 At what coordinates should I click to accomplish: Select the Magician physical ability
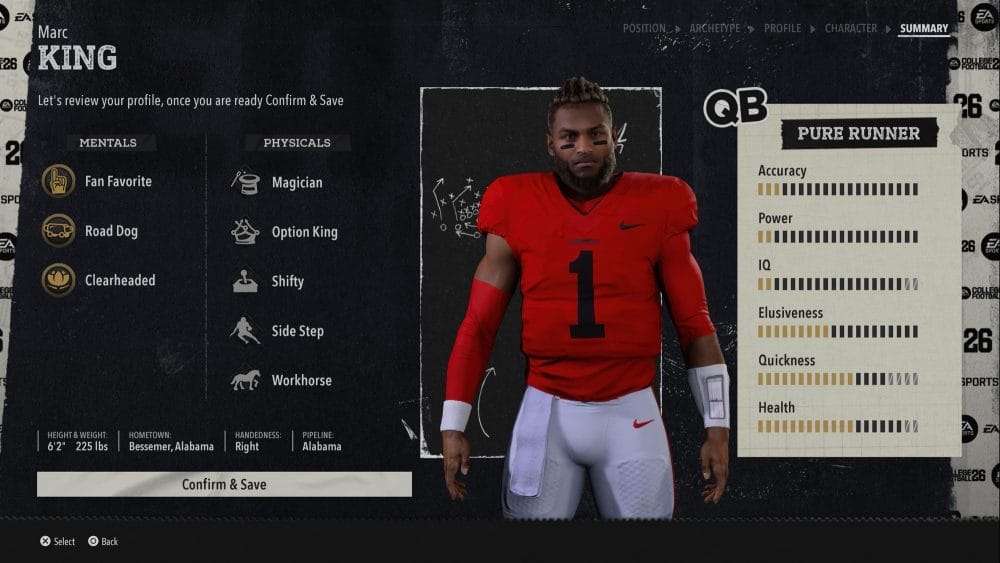pos(296,182)
